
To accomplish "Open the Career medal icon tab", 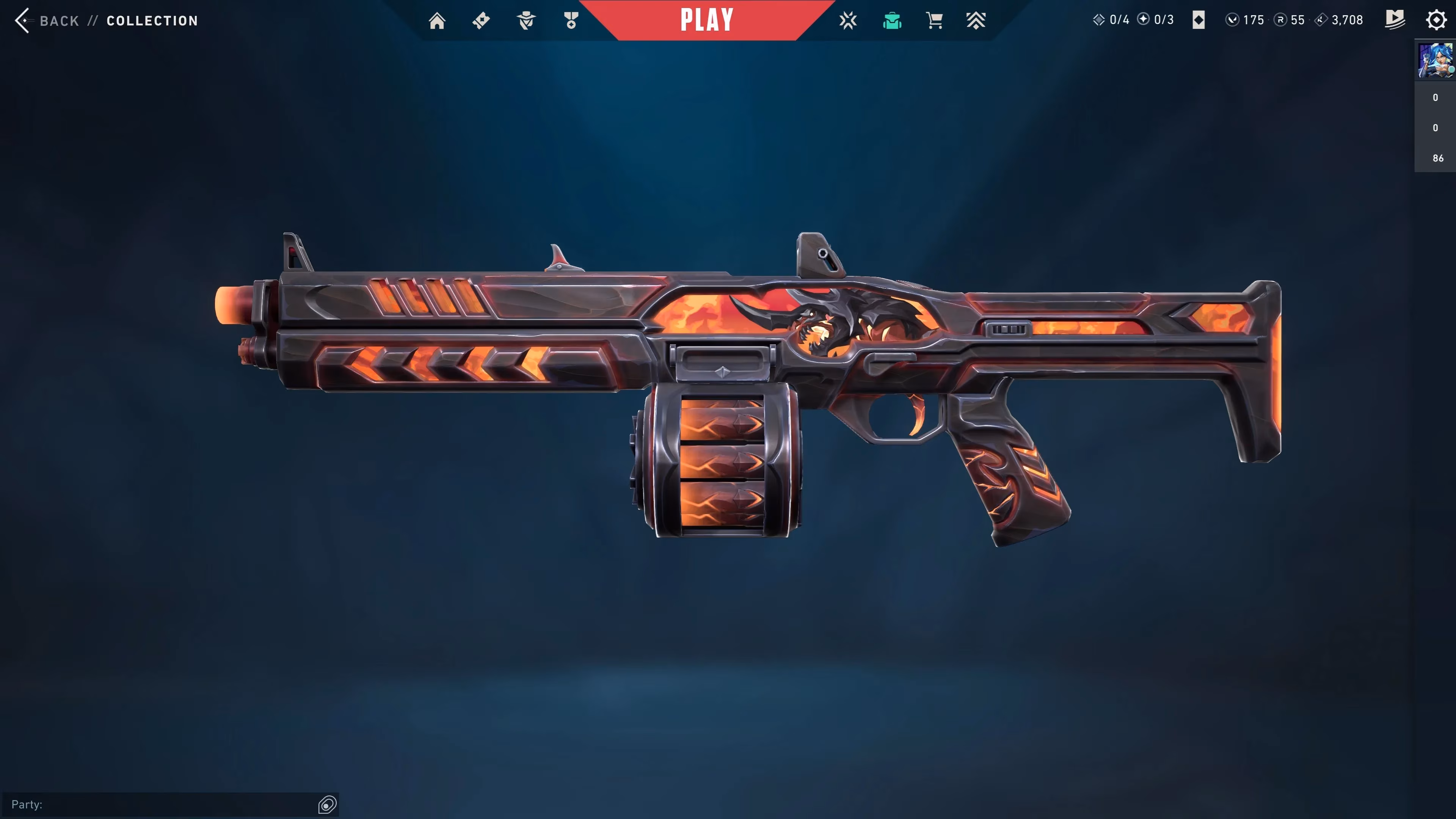I will point(571,21).
